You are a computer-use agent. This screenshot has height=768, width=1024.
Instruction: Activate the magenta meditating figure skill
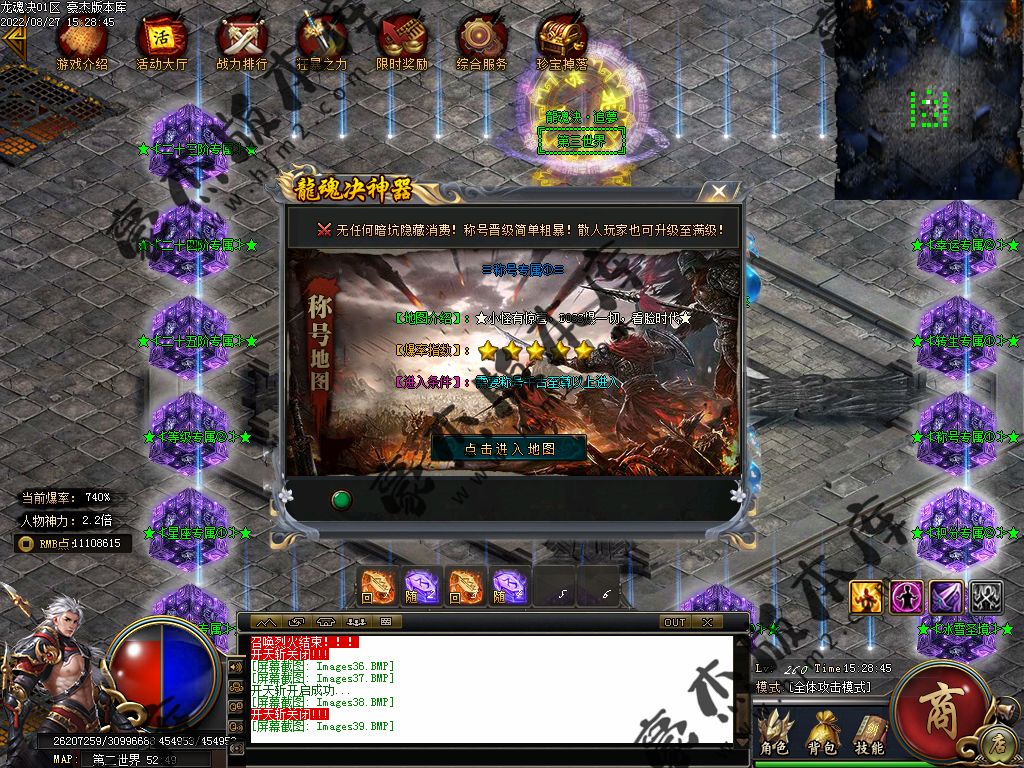pyautogui.click(x=906, y=597)
